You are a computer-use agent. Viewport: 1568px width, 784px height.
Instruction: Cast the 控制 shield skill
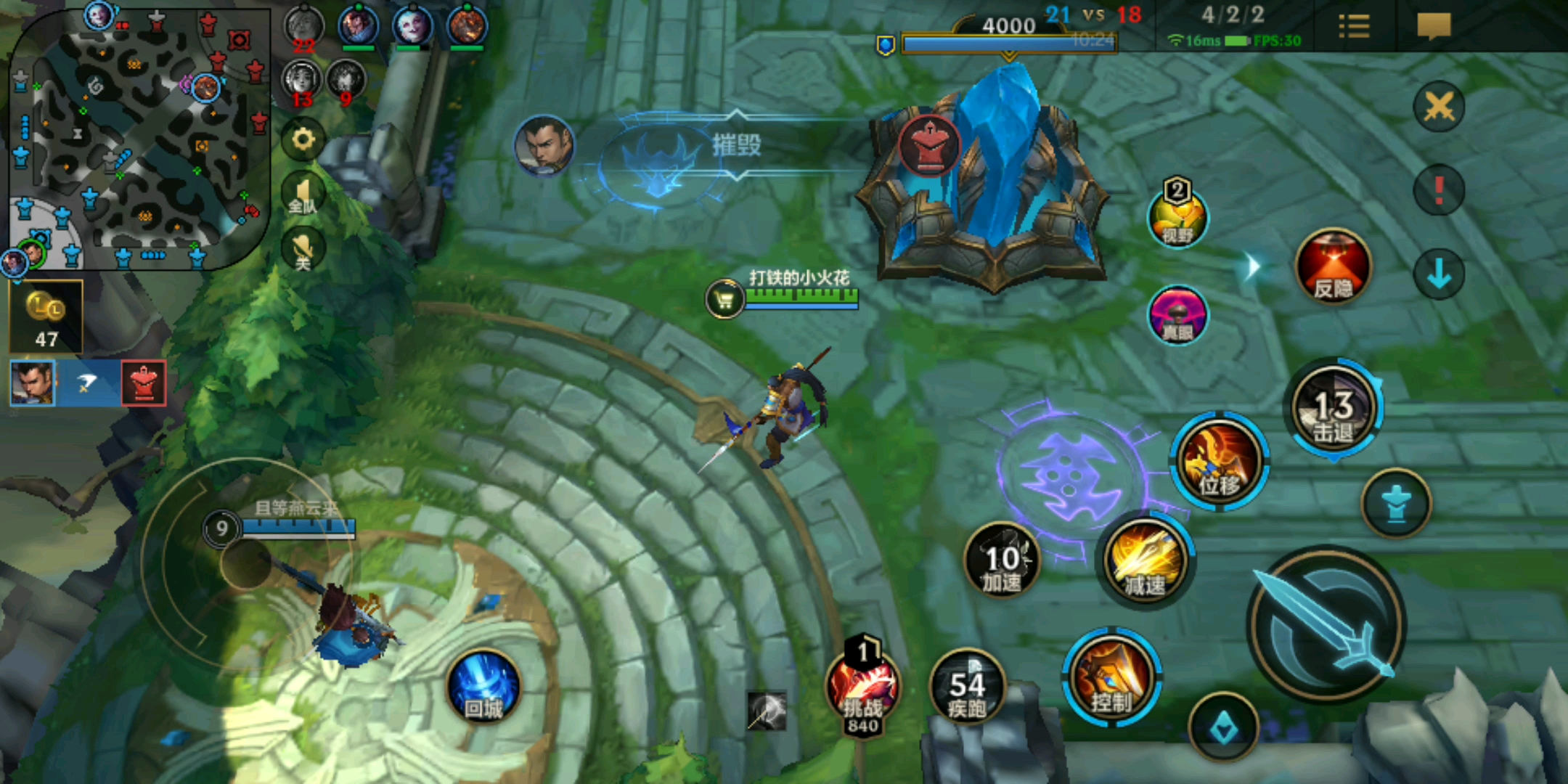click(x=1111, y=679)
